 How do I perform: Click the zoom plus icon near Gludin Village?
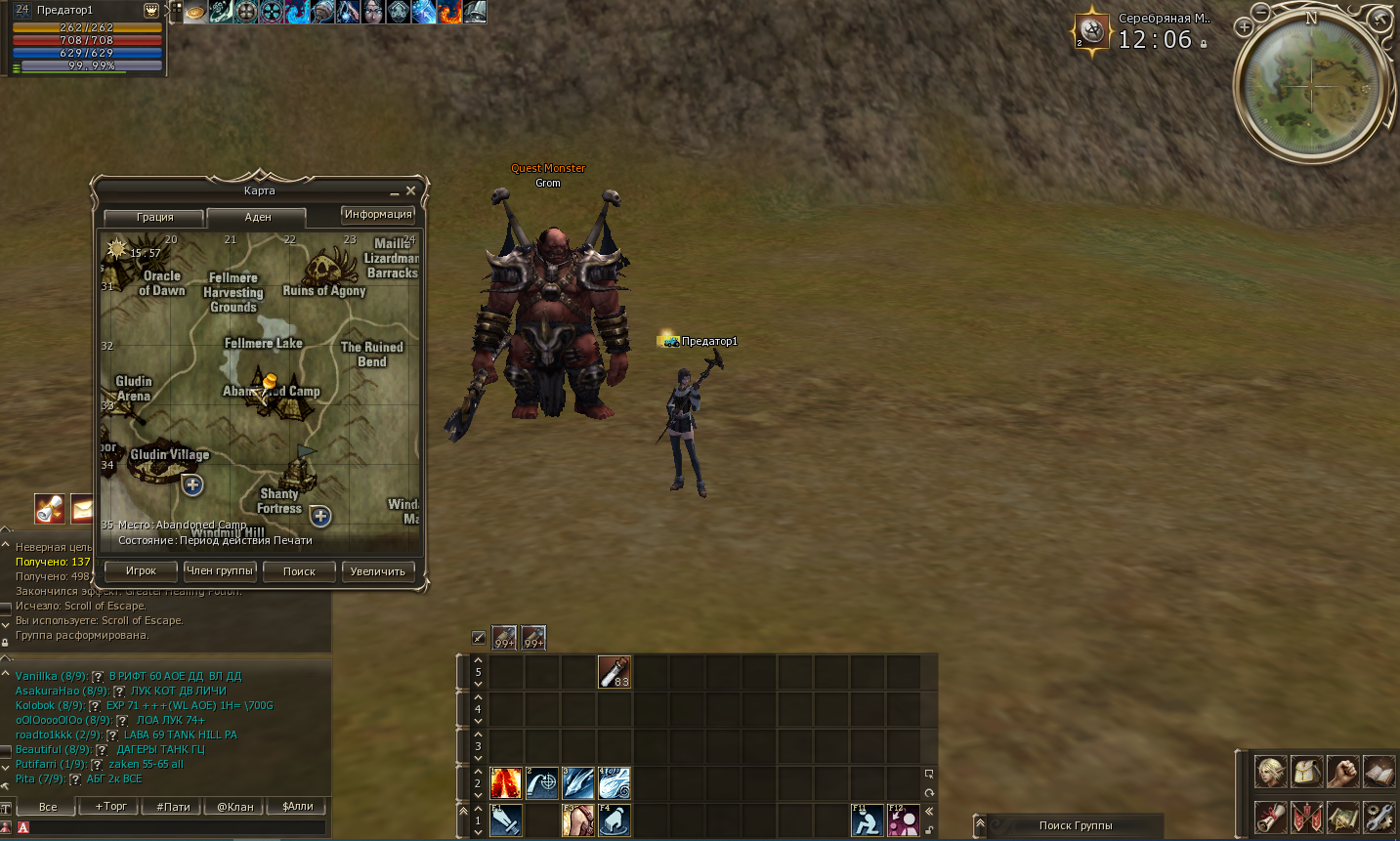coord(192,485)
